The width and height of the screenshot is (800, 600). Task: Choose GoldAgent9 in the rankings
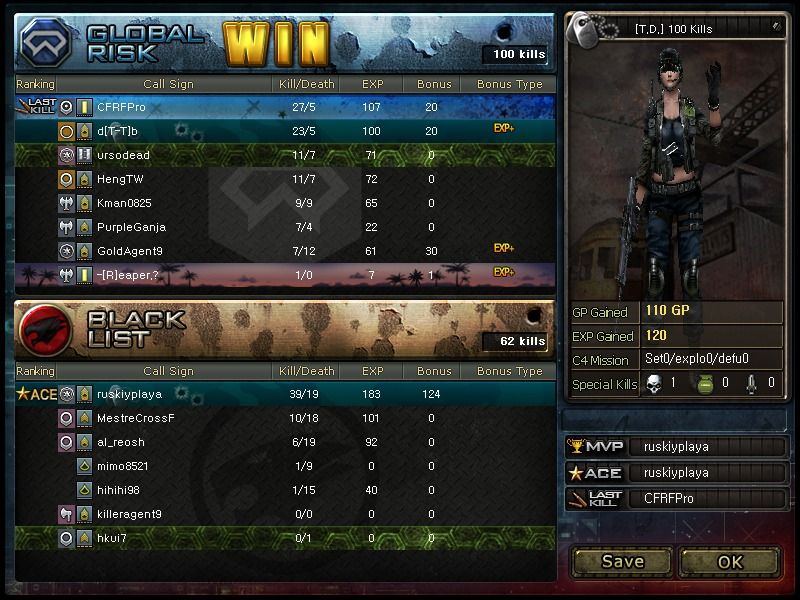pos(285,251)
